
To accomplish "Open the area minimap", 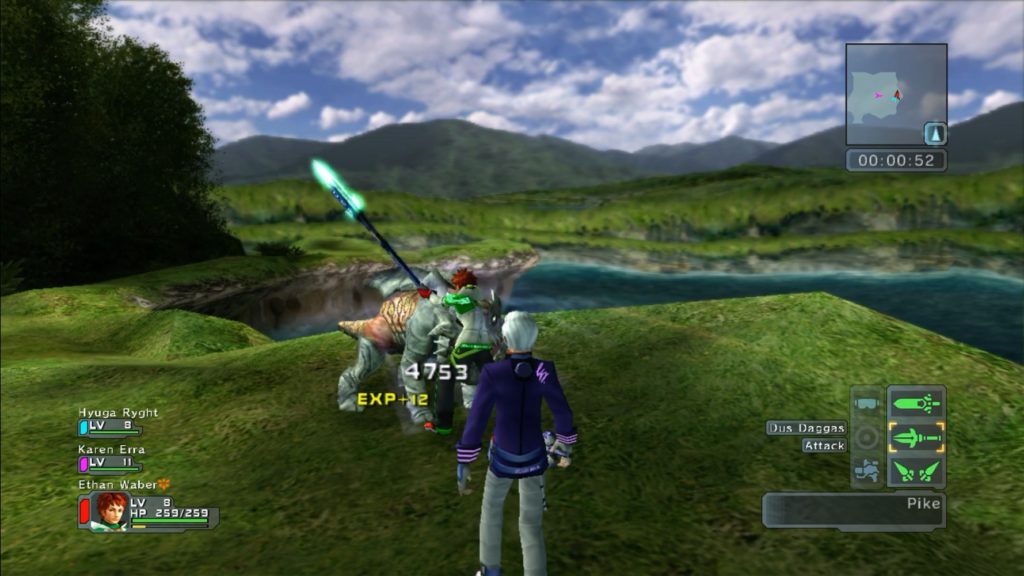I will click(x=895, y=95).
